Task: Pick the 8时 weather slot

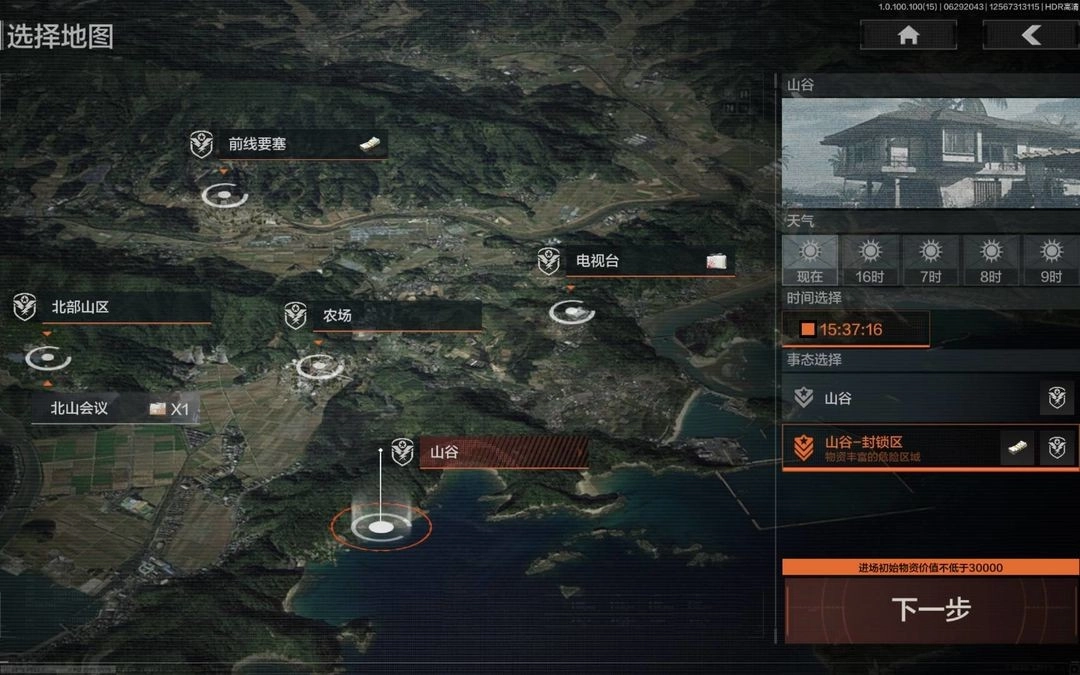Action: pos(990,260)
